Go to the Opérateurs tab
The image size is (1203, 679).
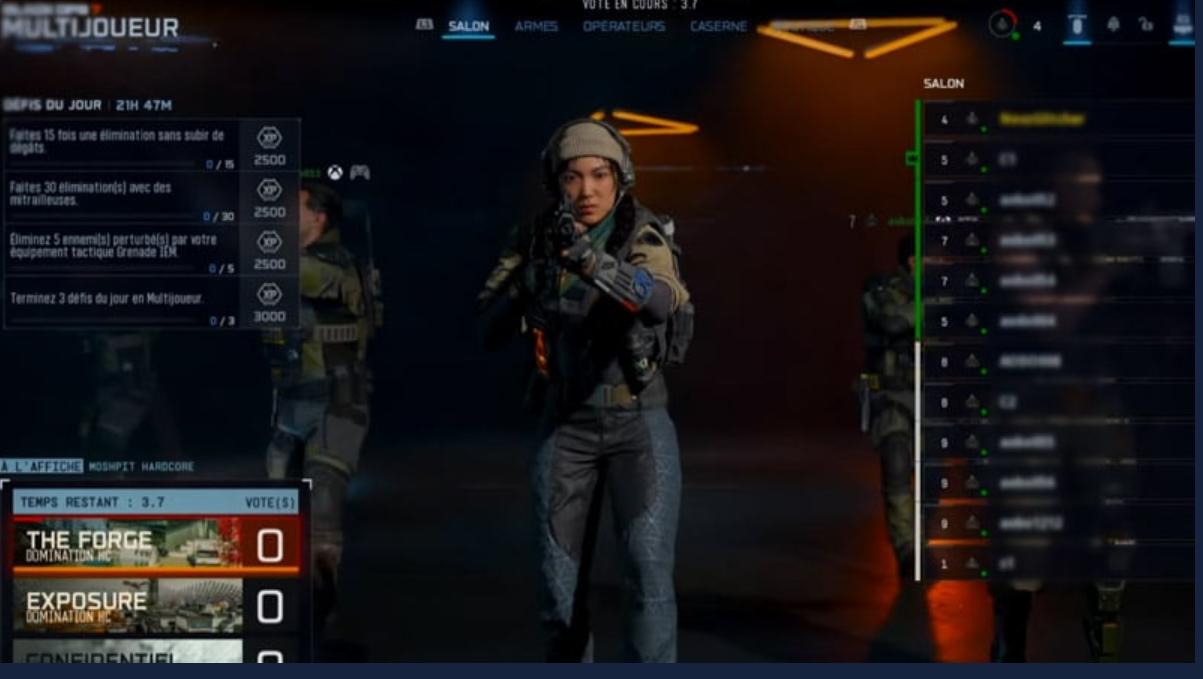click(x=623, y=26)
